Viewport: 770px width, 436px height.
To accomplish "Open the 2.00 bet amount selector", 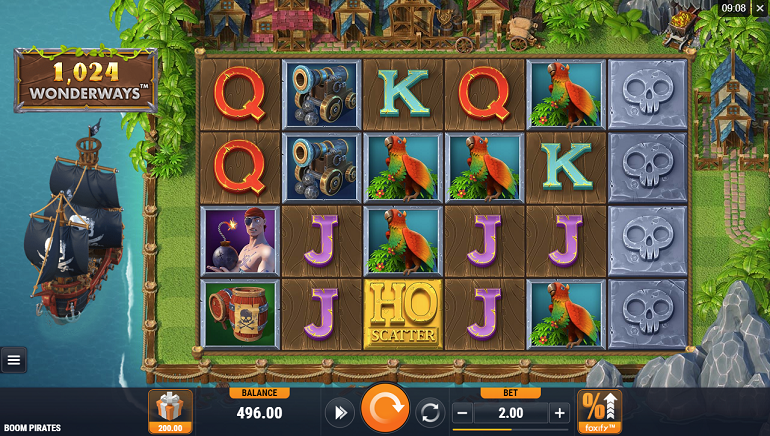I will coord(510,413).
